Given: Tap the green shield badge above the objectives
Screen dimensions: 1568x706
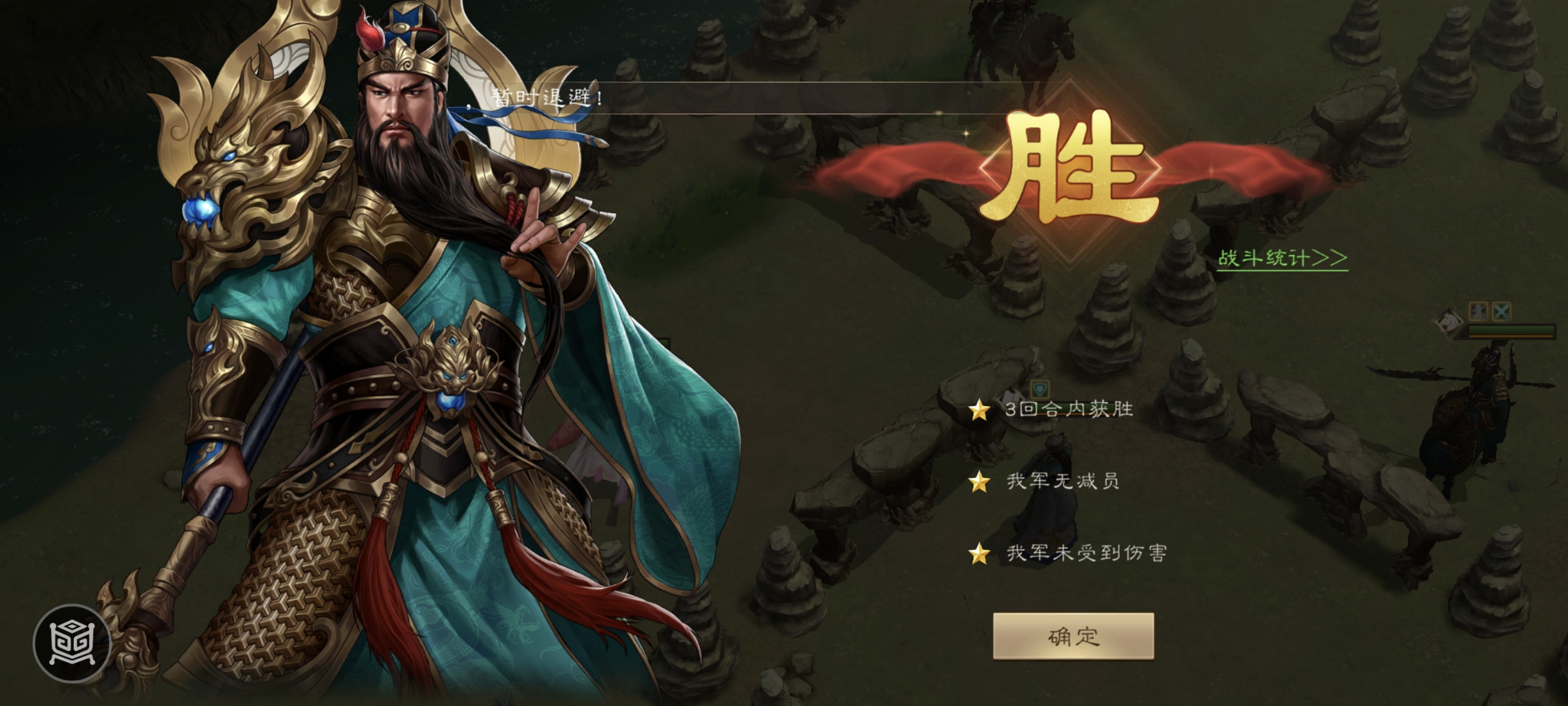Looking at the screenshot, I should tap(1039, 390).
